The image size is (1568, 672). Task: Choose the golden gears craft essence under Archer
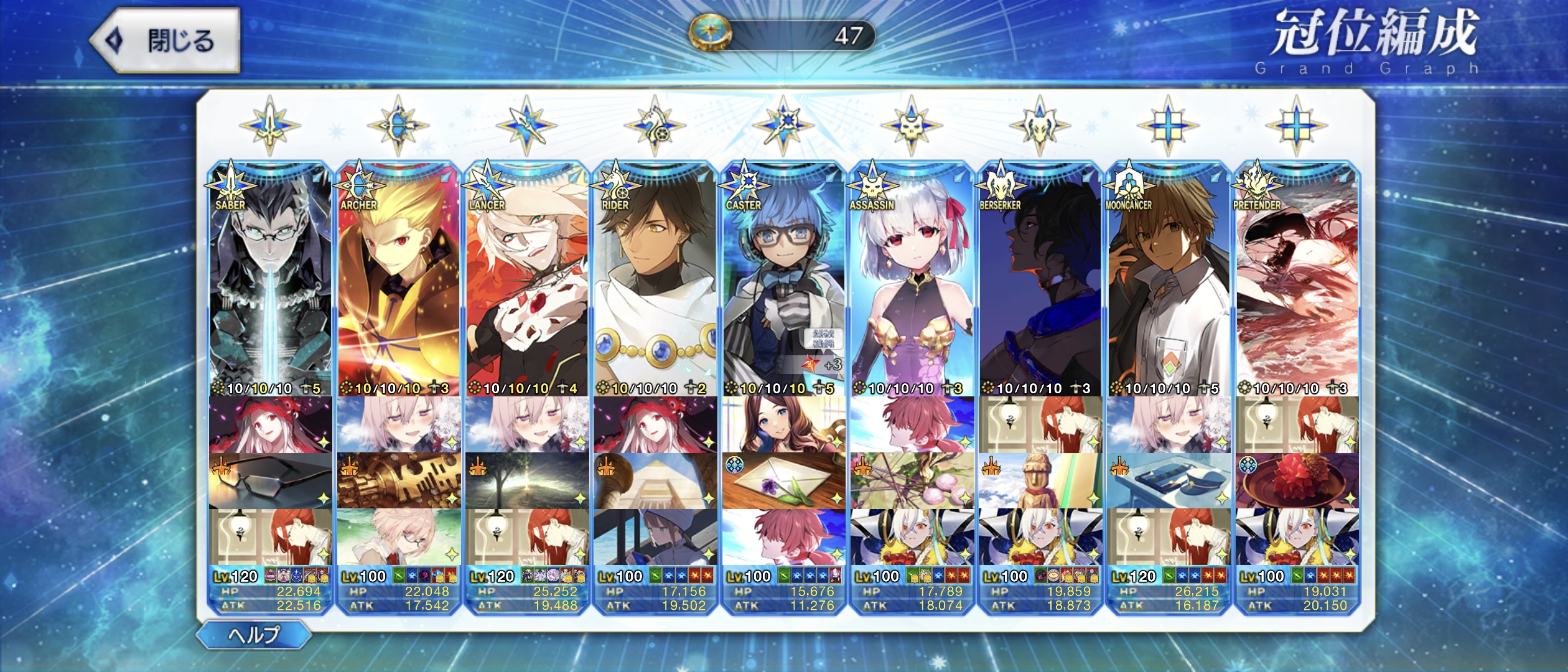pyautogui.click(x=398, y=481)
